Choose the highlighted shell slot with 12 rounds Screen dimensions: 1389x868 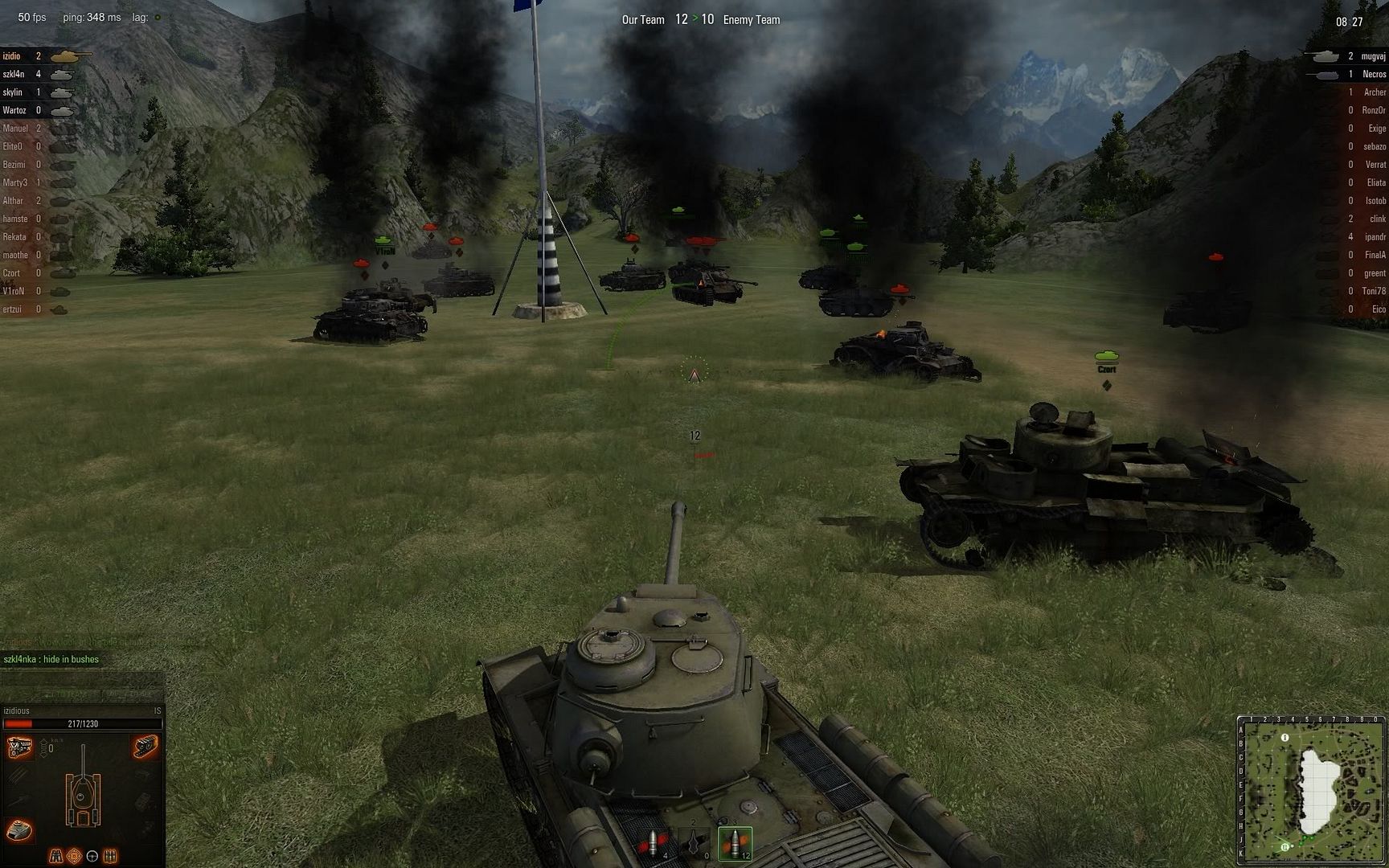tap(735, 842)
